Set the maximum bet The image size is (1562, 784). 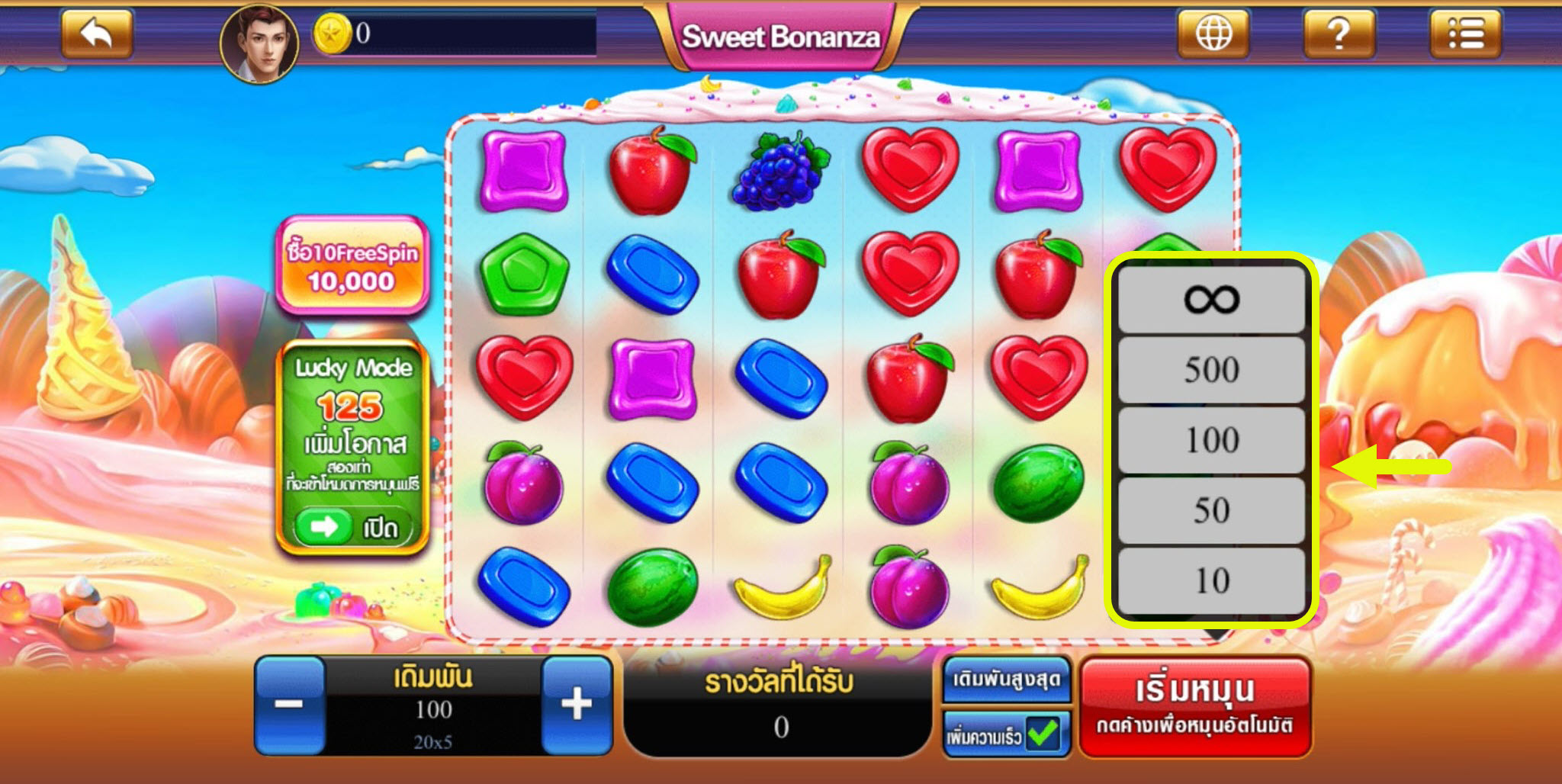[x=1006, y=680]
